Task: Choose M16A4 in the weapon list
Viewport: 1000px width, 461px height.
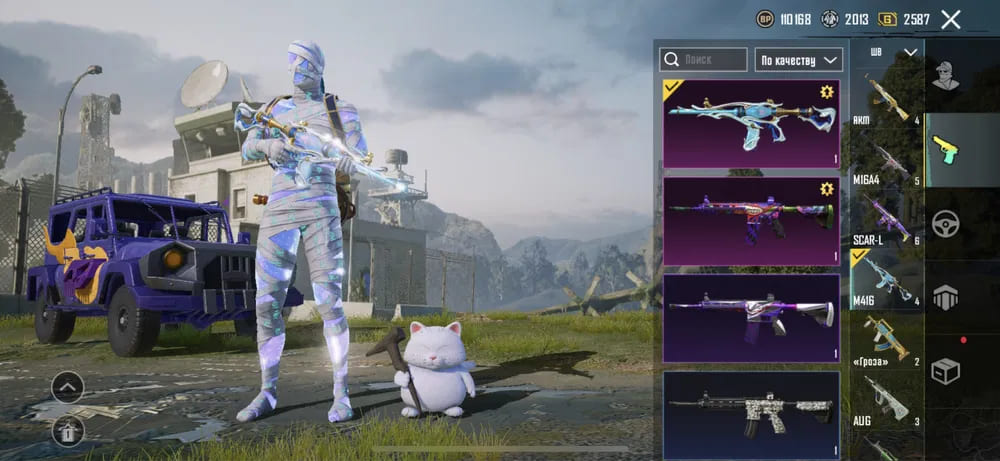Action: coord(887,160)
